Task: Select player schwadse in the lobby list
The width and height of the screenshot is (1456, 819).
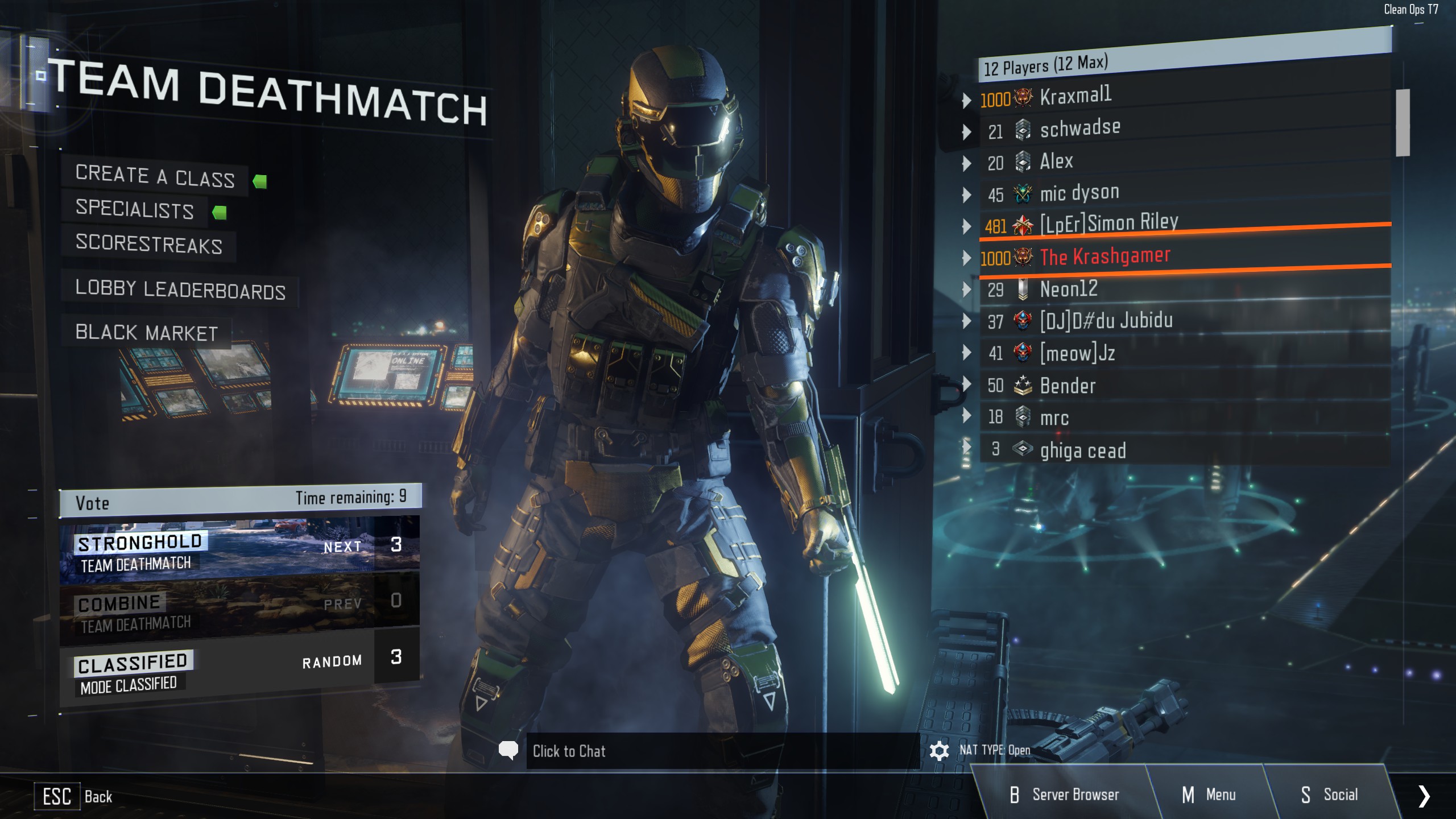Action: [1079, 129]
